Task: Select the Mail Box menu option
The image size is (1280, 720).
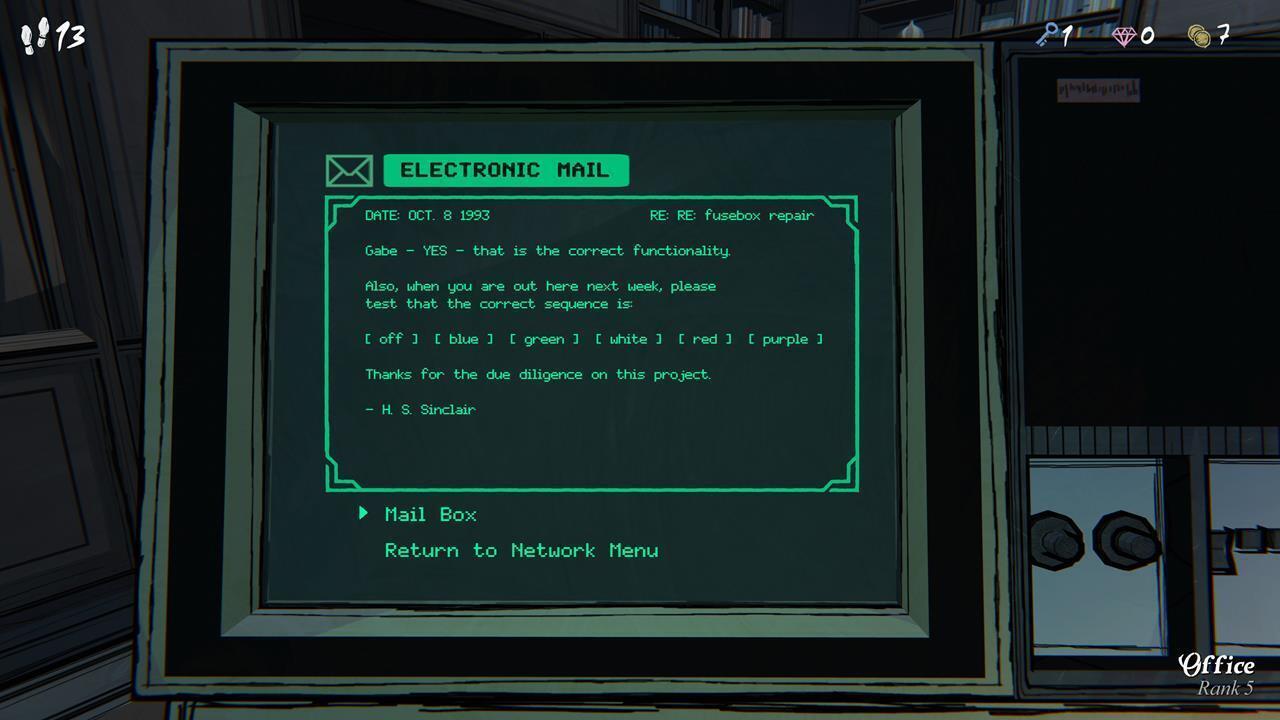Action: [432, 514]
